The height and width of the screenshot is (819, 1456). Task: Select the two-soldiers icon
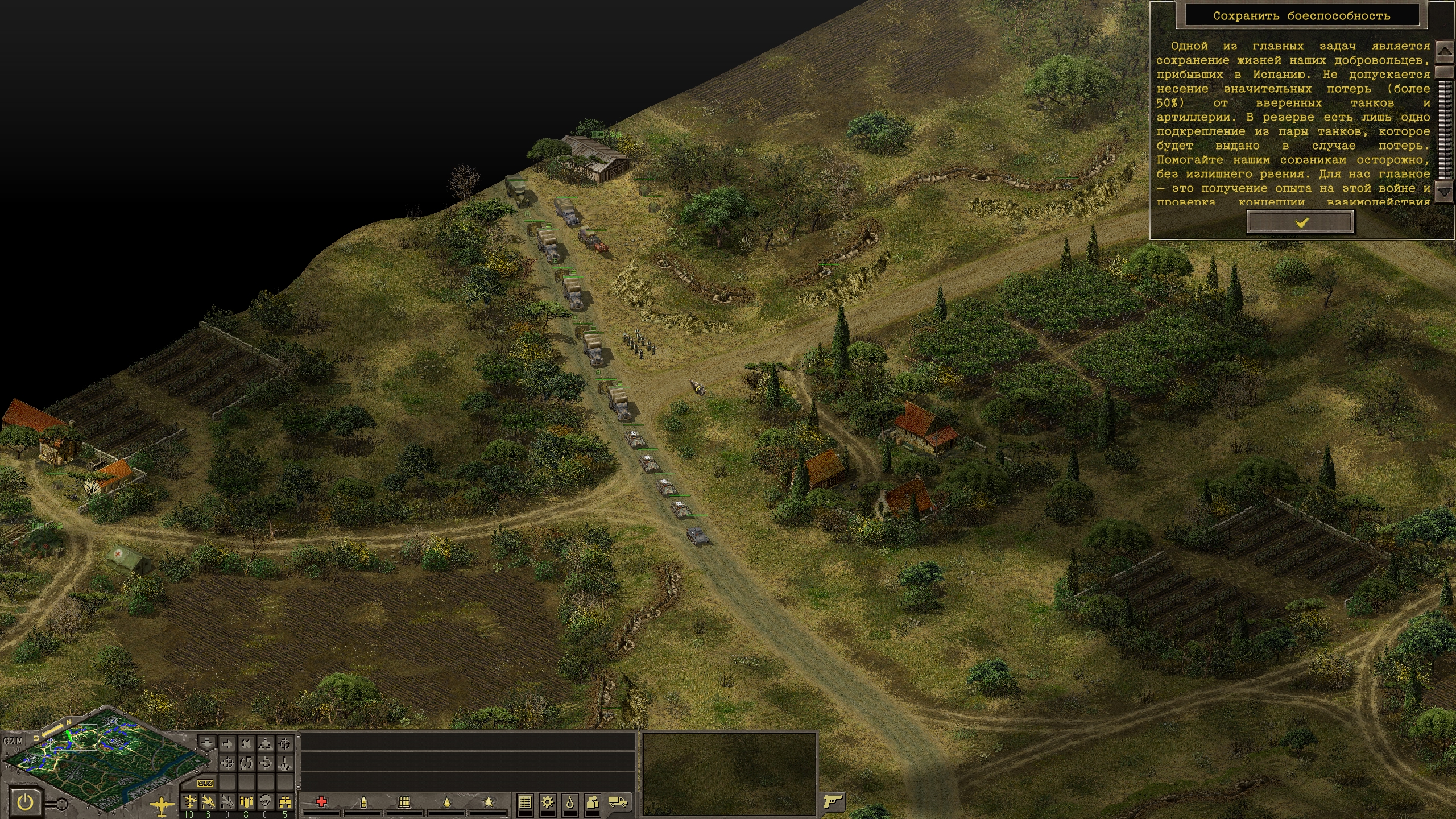click(593, 802)
